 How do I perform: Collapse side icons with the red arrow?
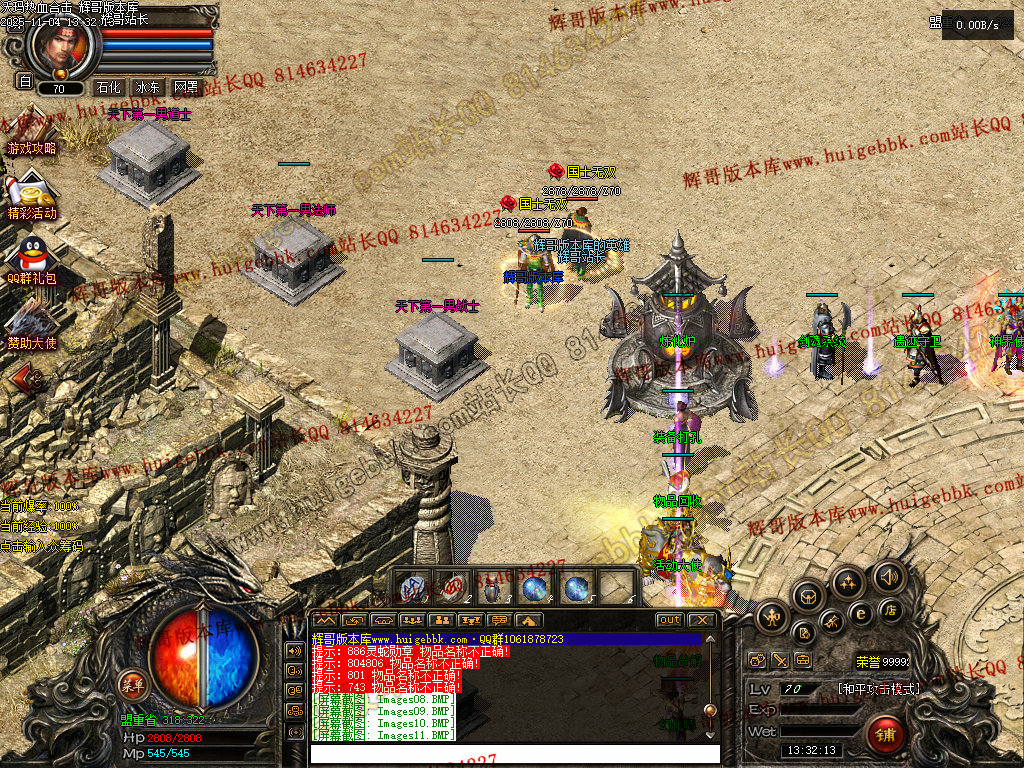tap(26, 379)
